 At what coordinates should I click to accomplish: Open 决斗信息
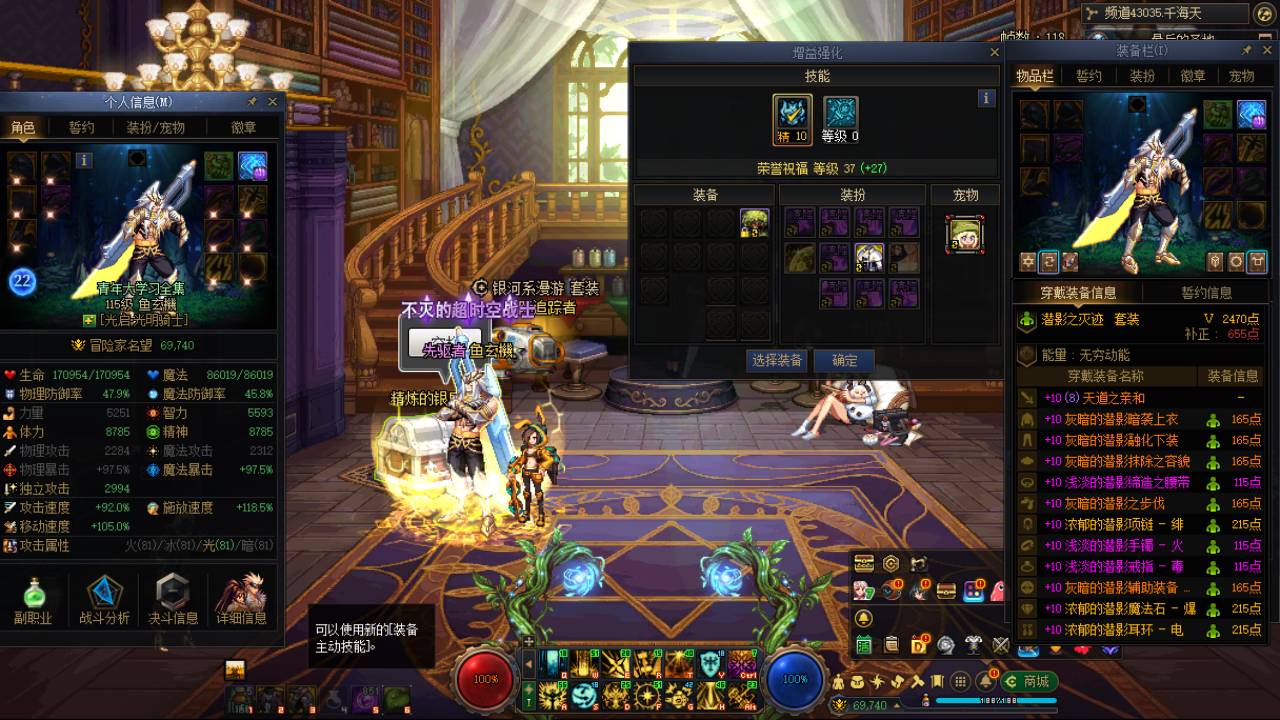point(173,600)
